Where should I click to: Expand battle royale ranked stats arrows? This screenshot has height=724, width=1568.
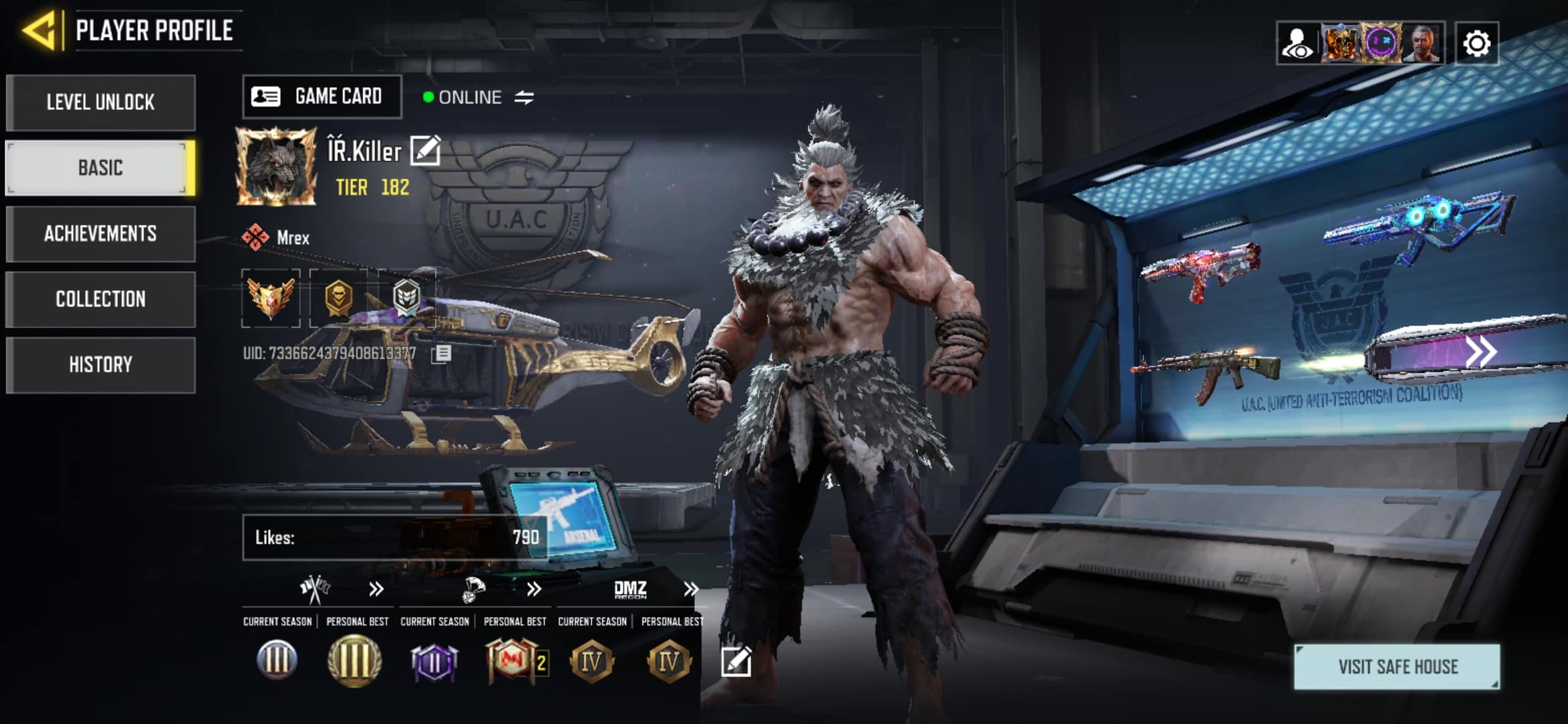coord(533,589)
